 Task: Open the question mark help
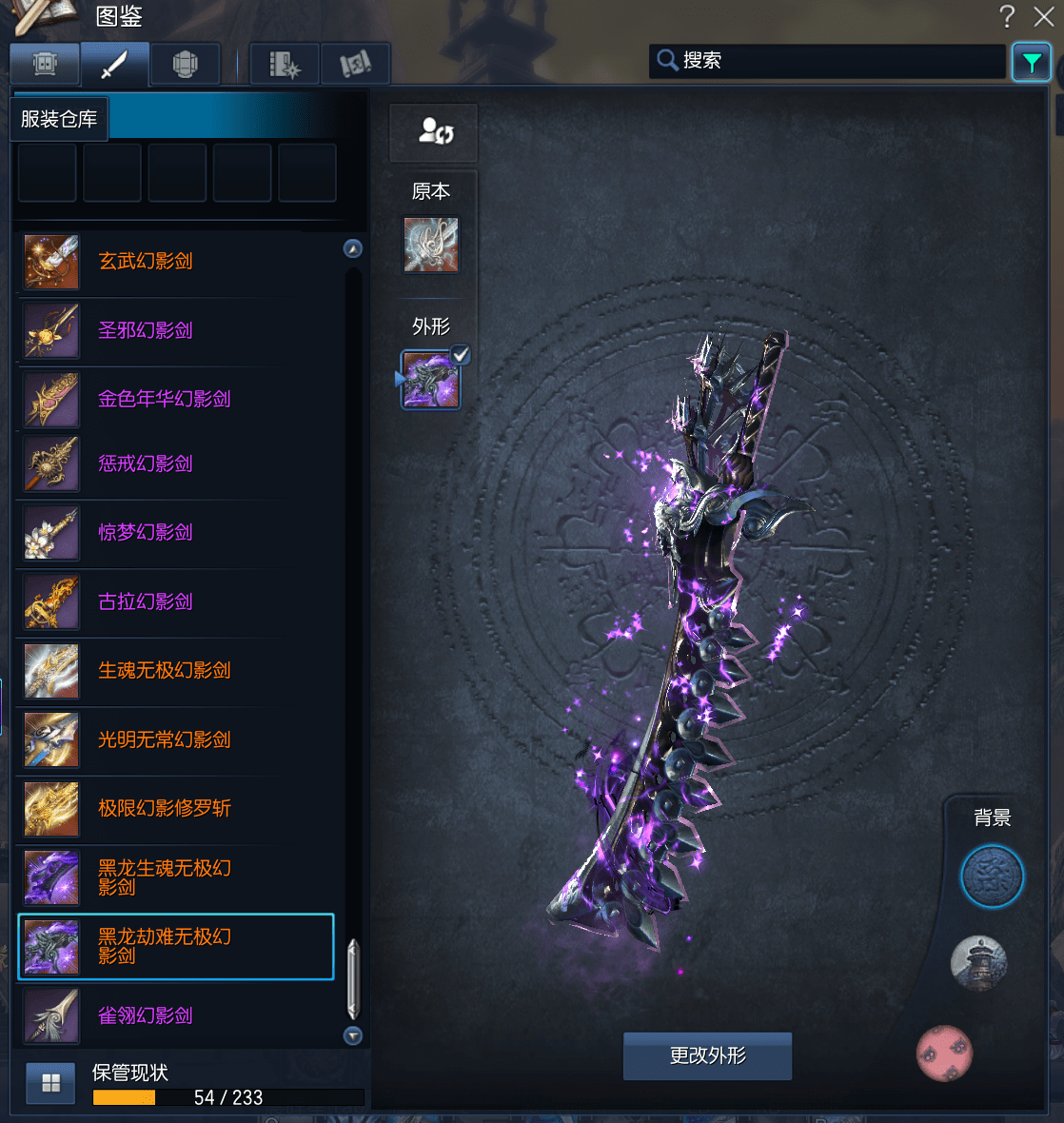pos(1007,16)
